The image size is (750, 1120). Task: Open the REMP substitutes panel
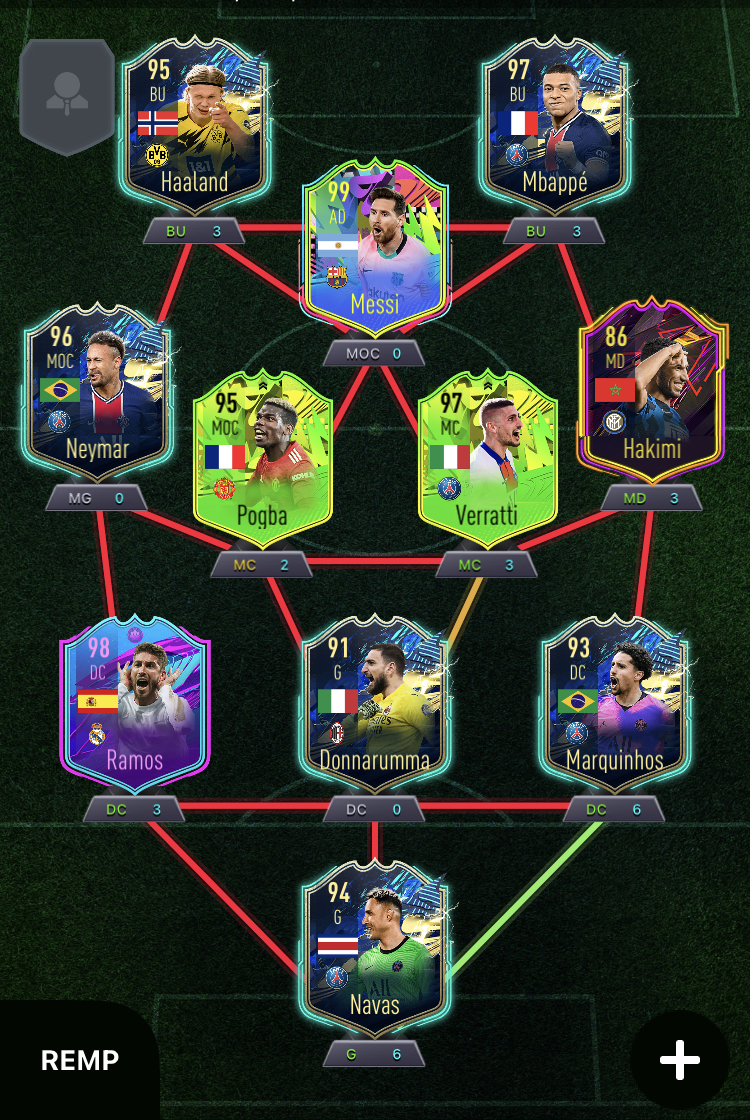80,1060
